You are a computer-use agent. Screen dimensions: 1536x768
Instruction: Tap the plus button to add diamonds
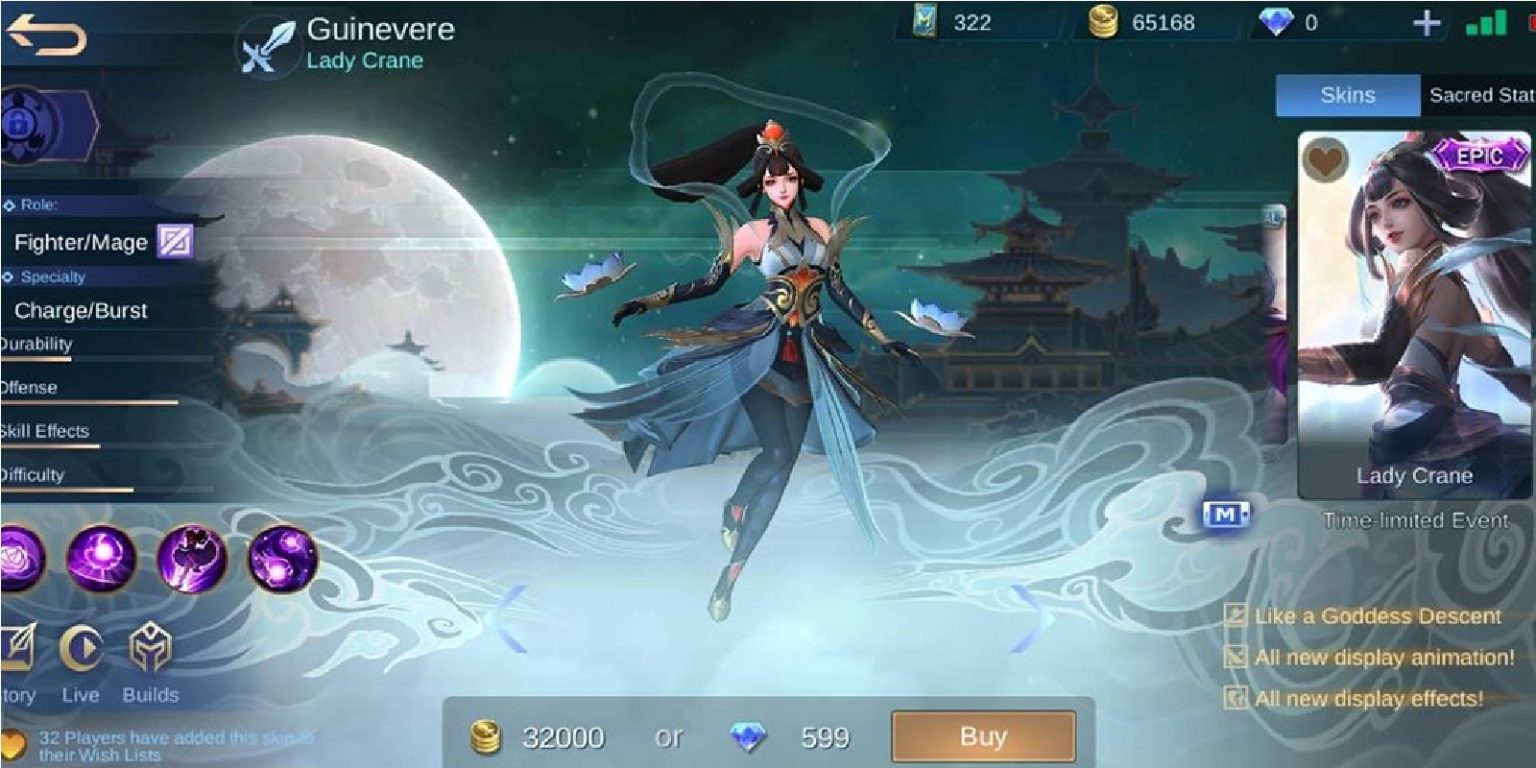point(1428,22)
